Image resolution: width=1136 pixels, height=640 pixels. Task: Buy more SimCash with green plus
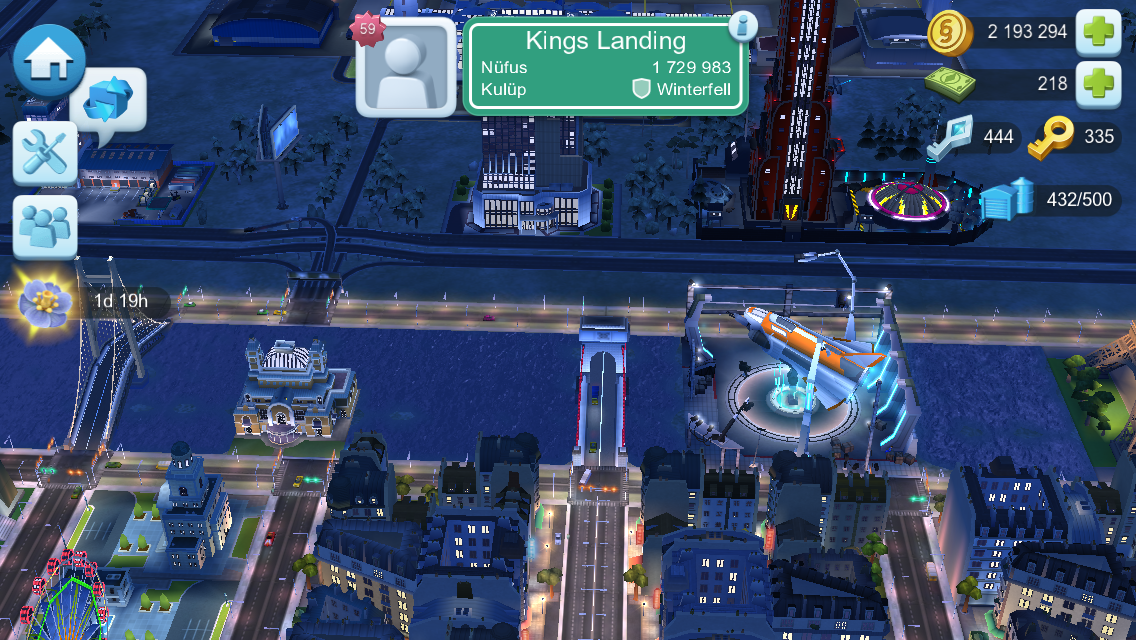tap(1100, 84)
